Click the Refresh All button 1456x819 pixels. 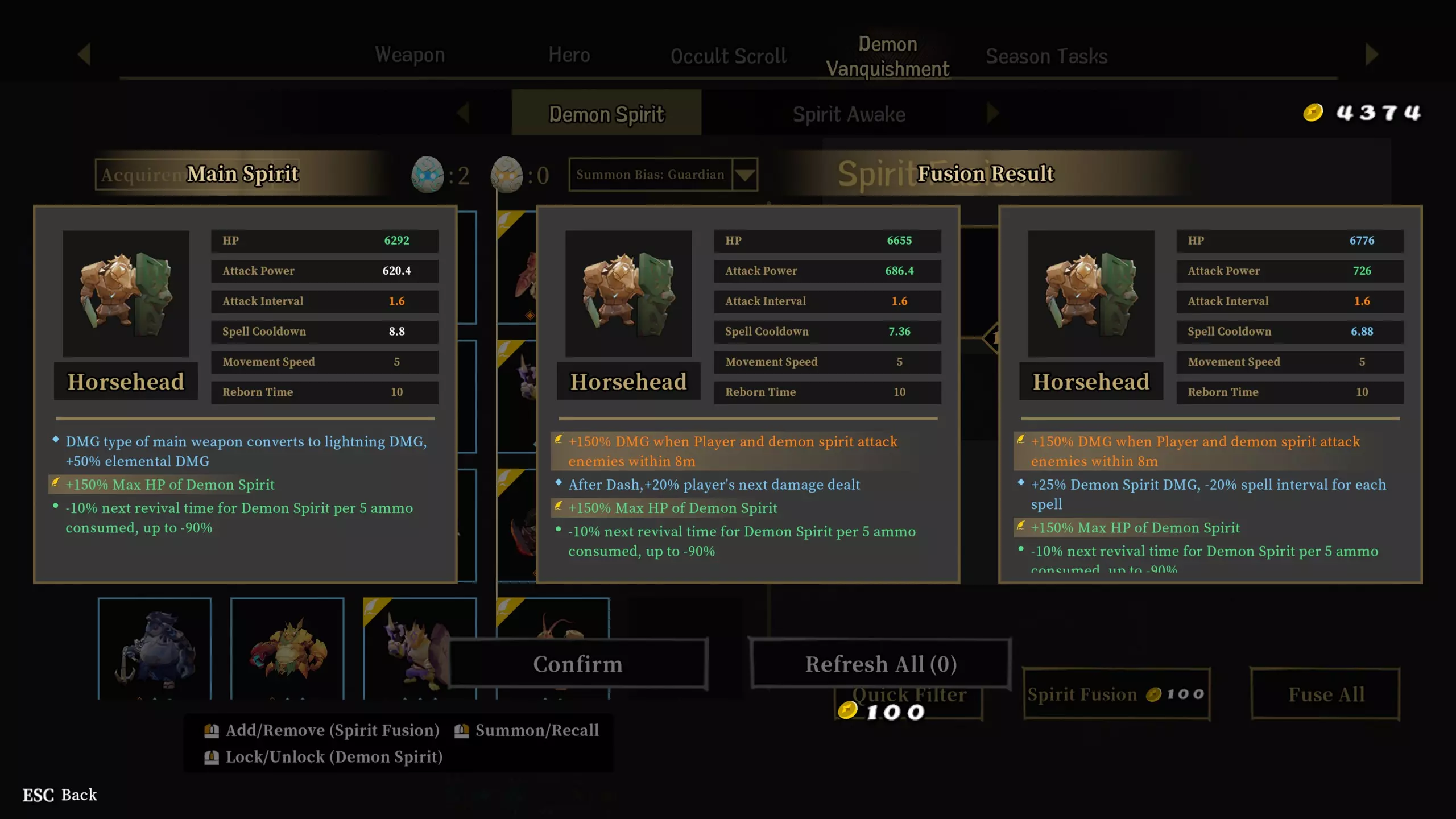[880, 664]
